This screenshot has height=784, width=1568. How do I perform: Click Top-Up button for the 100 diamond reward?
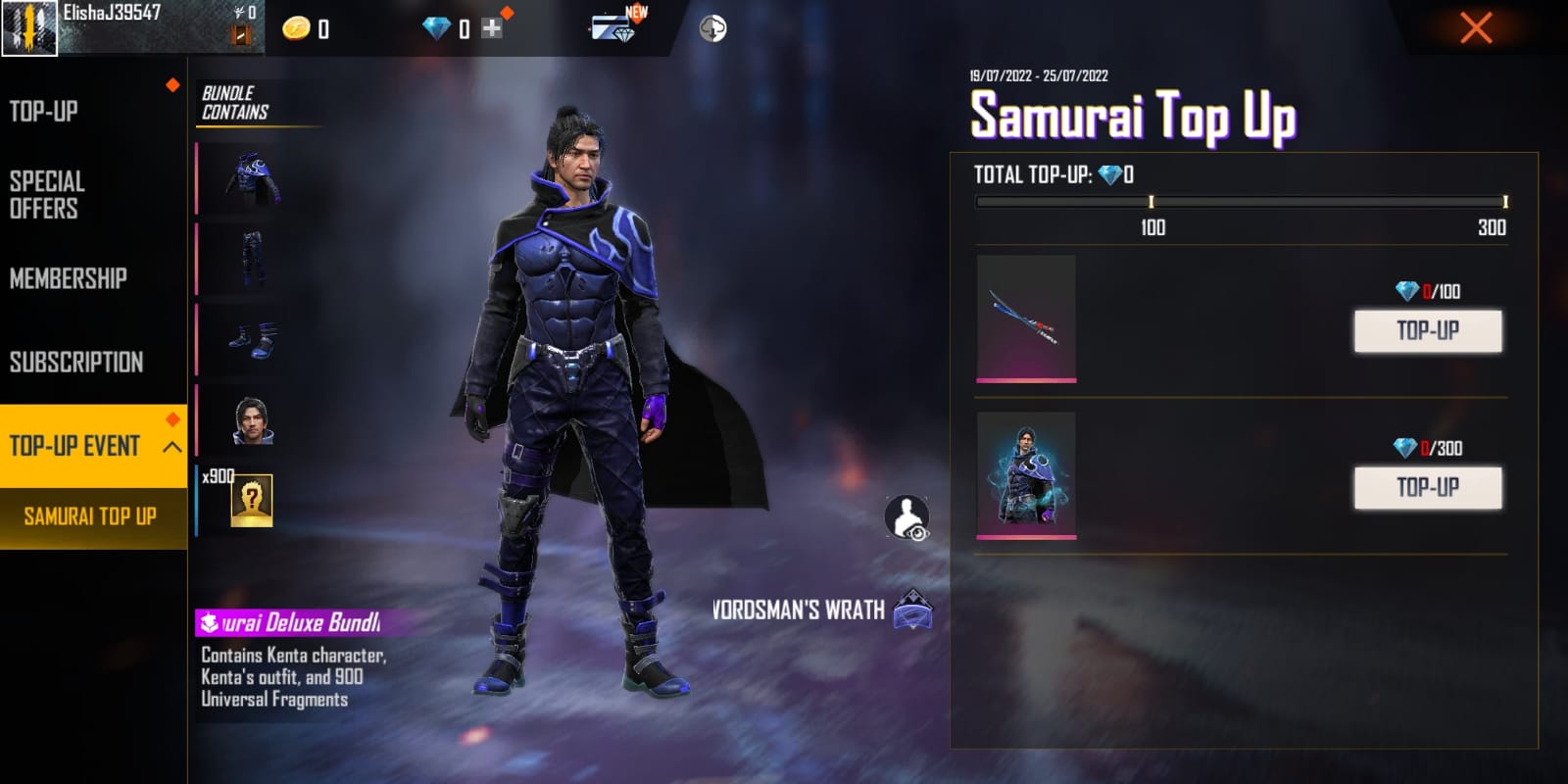coord(1427,331)
